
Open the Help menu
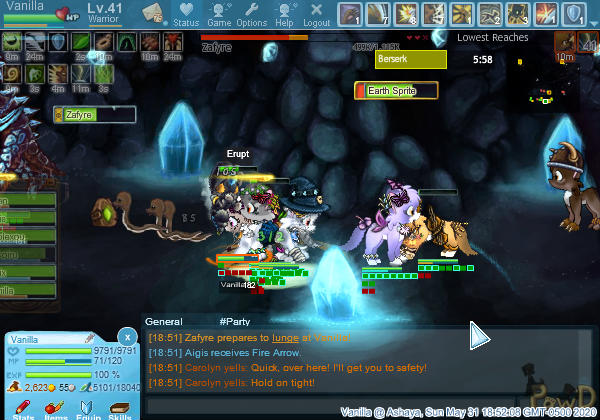click(284, 15)
